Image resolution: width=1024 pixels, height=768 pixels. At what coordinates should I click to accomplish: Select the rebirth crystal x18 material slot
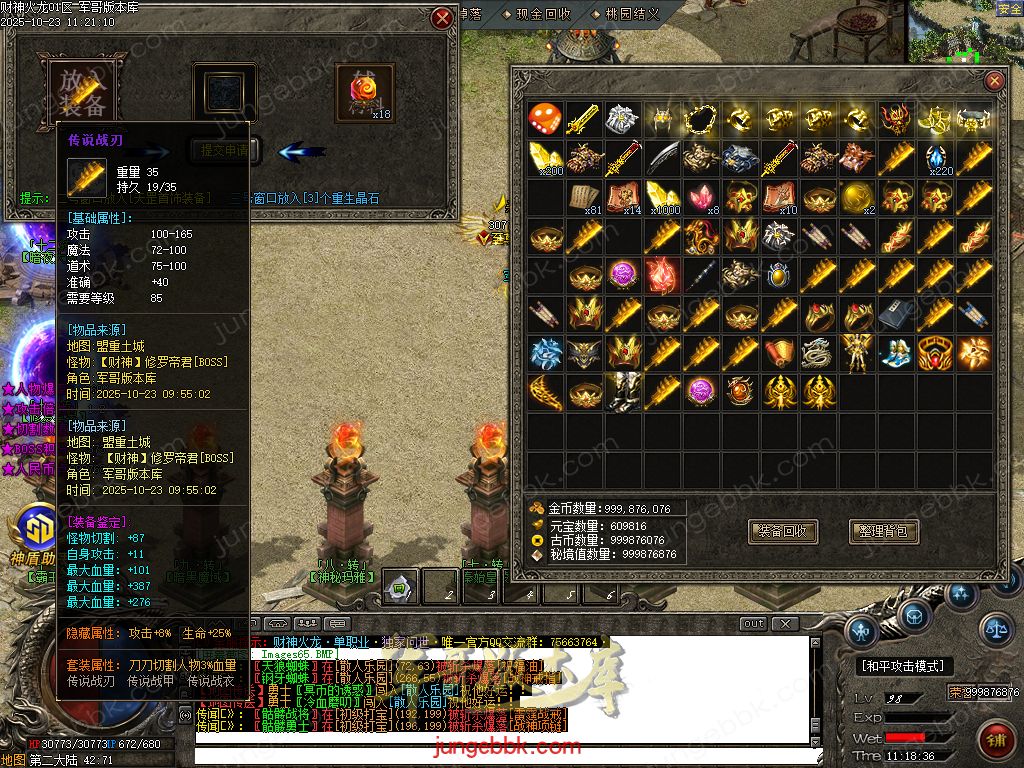pos(364,93)
